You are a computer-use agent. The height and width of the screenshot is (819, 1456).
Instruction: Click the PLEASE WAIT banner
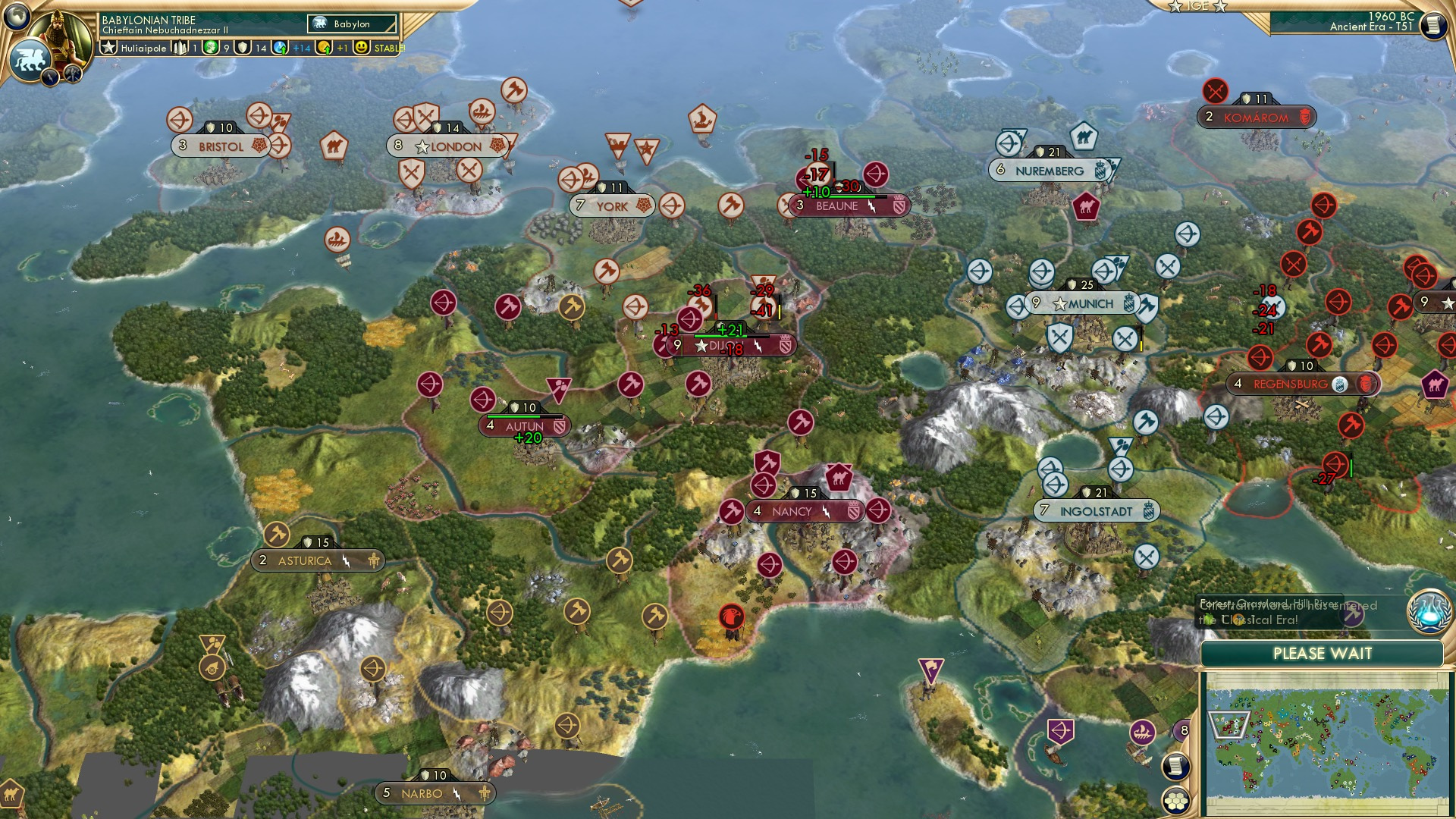click(1324, 653)
